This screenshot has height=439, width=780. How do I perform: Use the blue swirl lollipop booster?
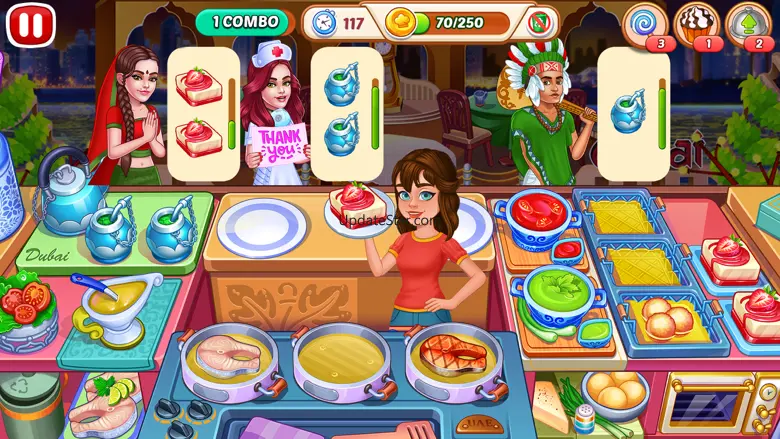pos(644,23)
